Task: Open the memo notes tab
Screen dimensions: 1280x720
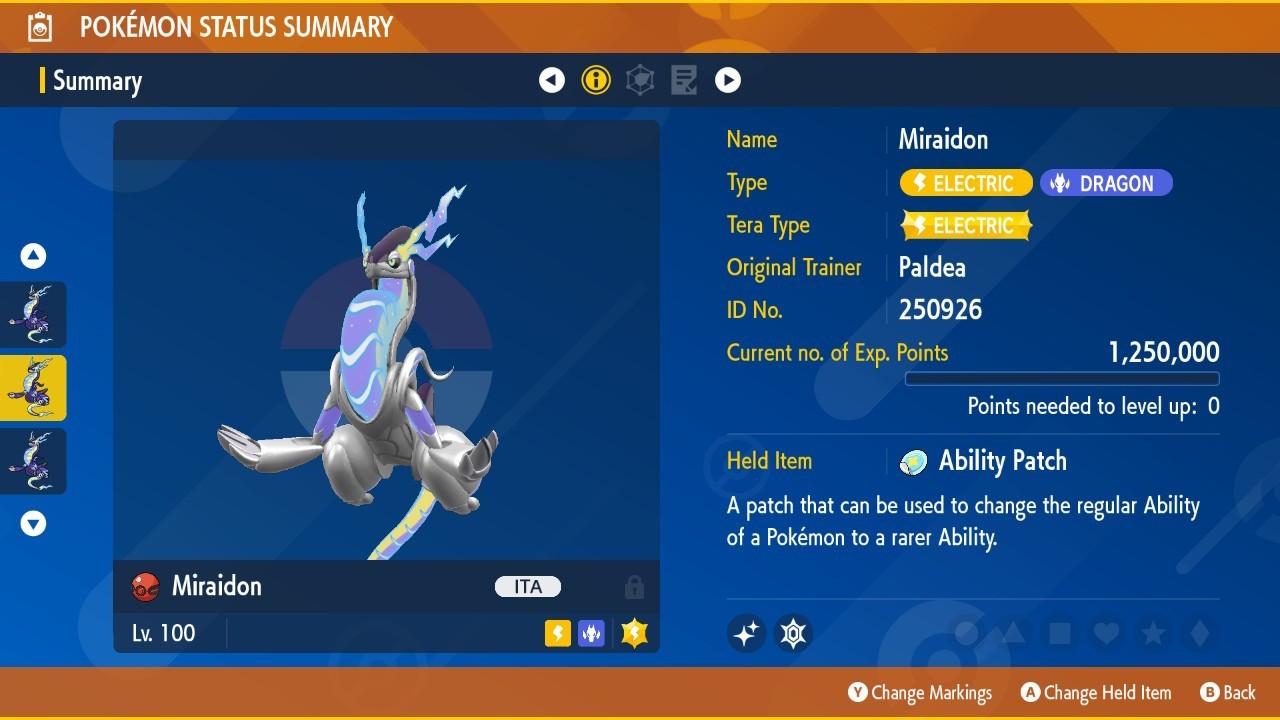Action: (684, 80)
